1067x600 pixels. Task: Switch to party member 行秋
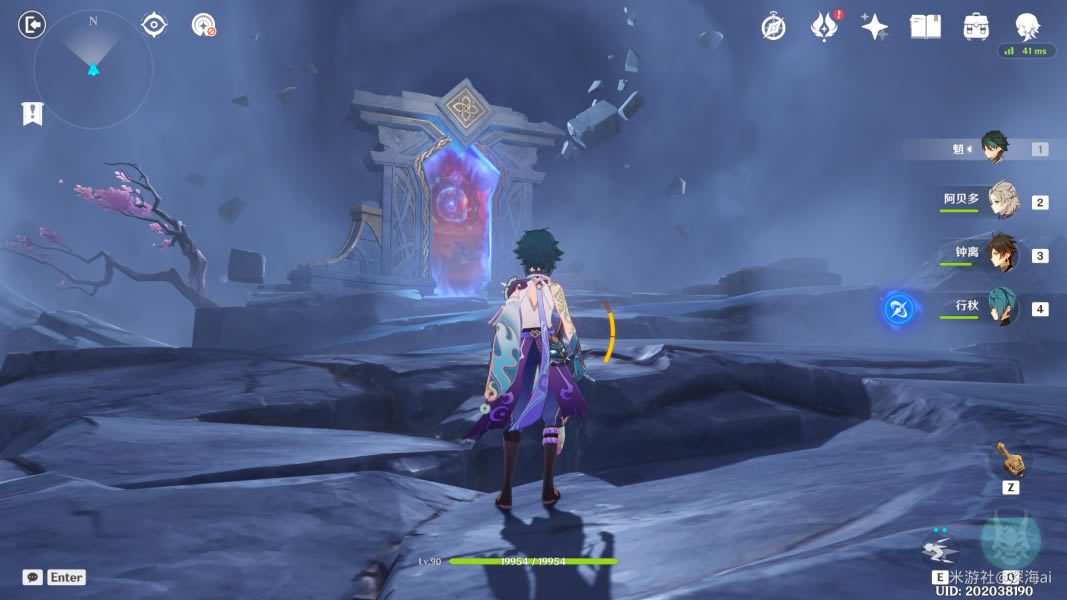(1001, 307)
